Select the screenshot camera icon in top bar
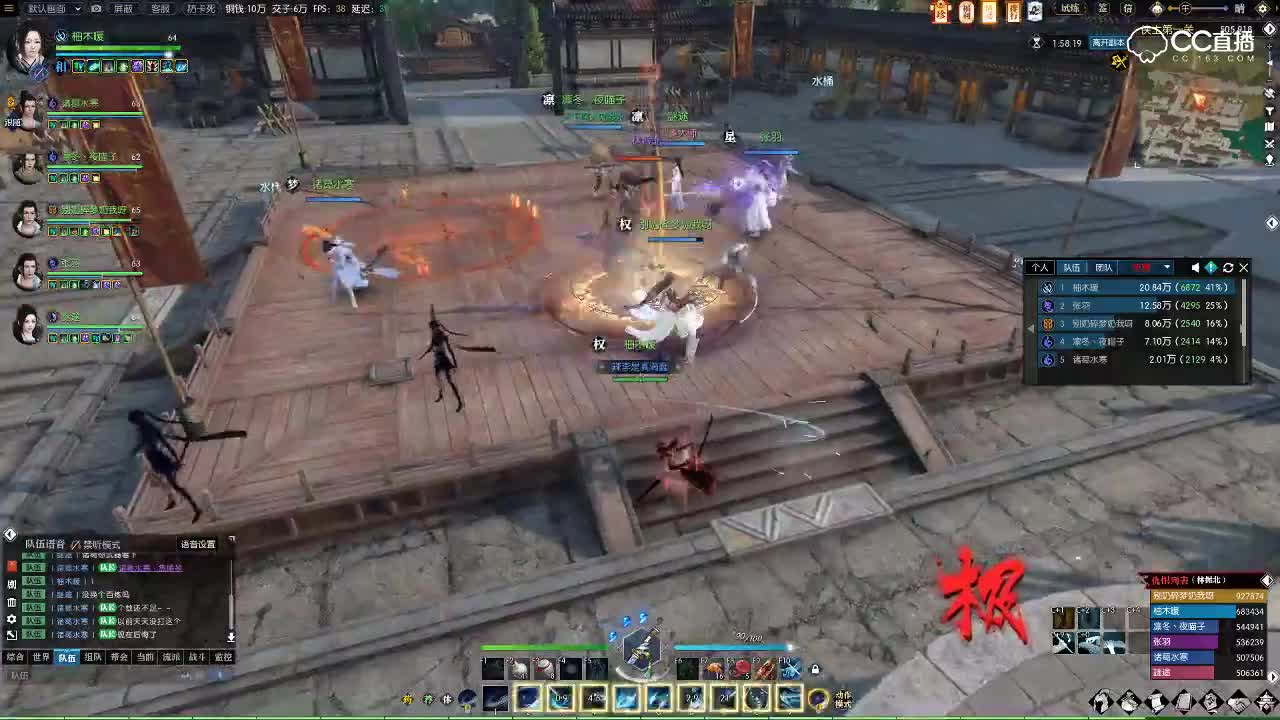 pos(95,8)
